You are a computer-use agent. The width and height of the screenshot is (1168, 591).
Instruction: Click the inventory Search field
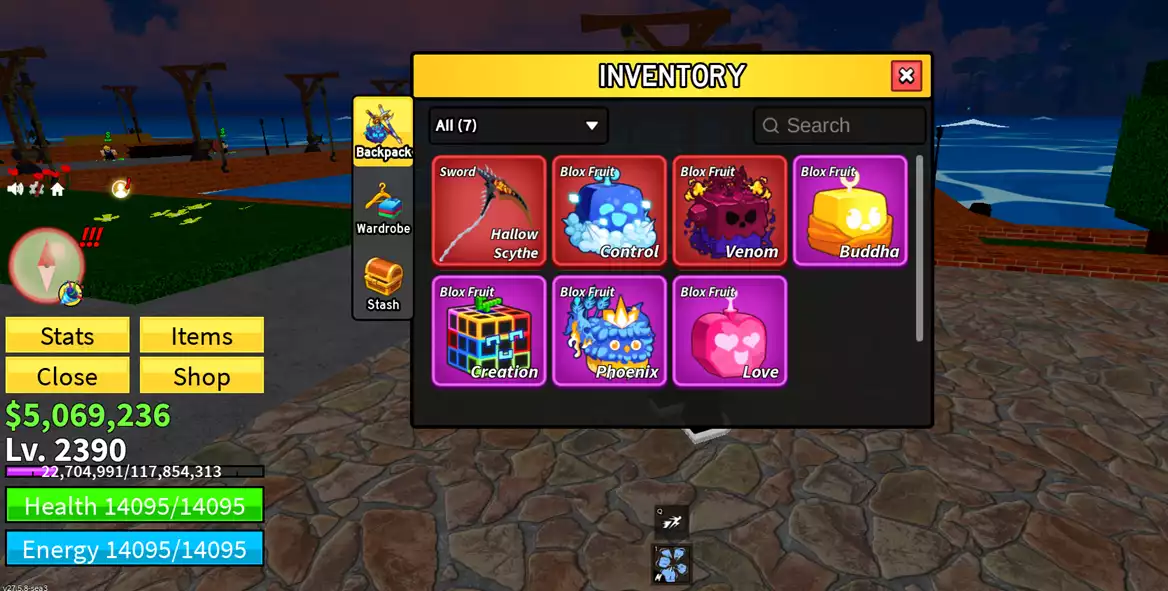click(x=840, y=126)
